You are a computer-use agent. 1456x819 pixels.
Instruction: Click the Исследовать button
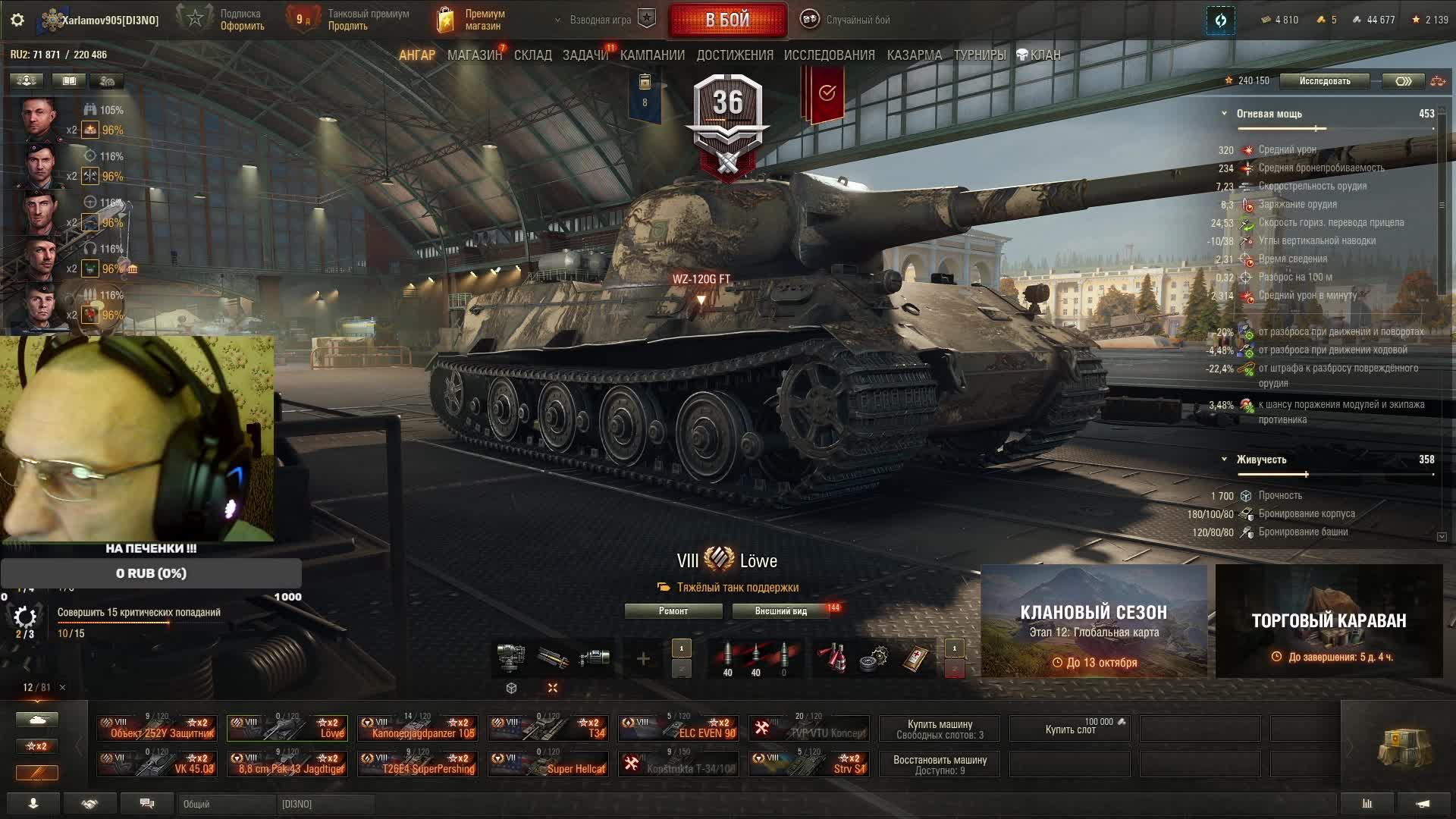tap(1324, 81)
